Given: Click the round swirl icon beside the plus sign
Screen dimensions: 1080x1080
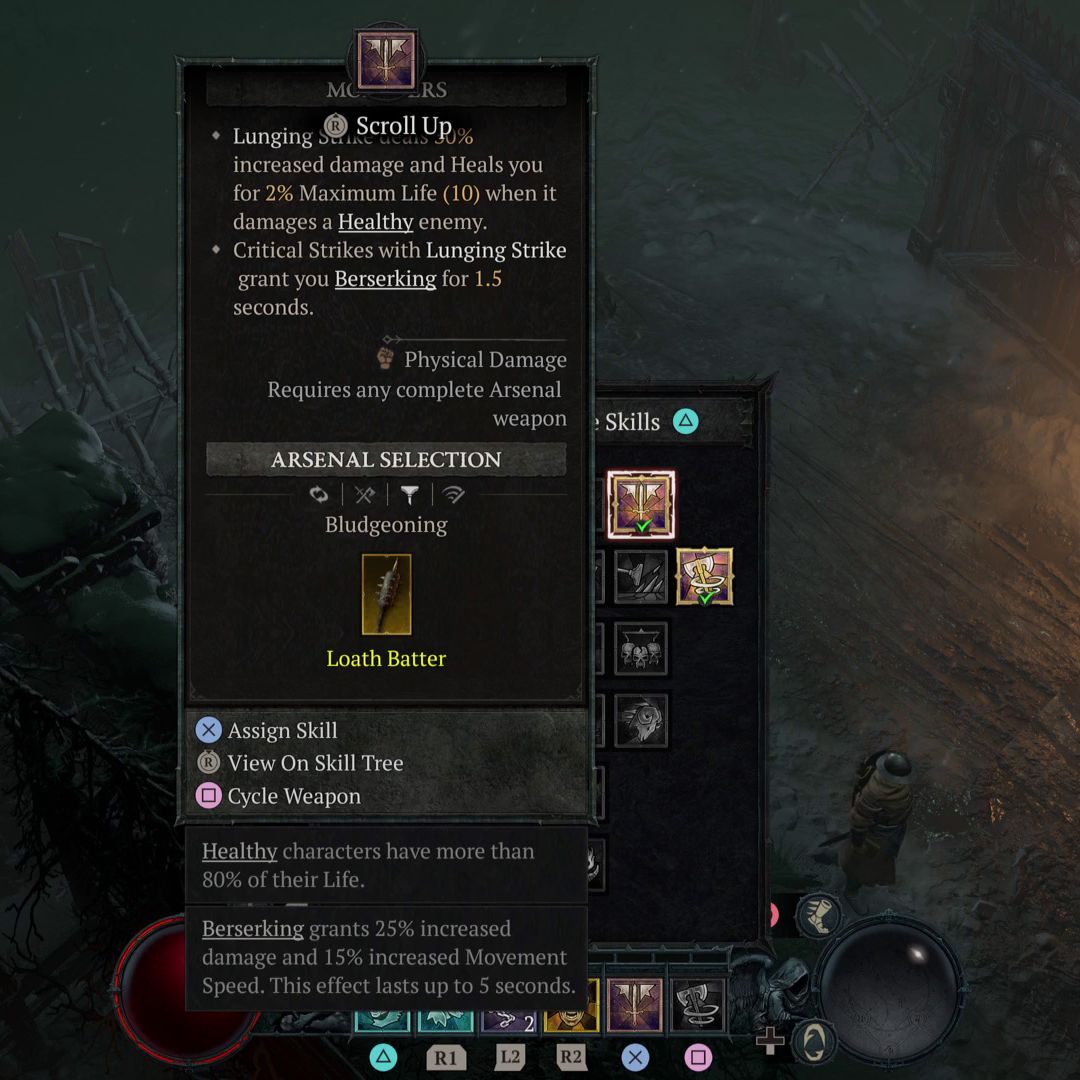Looking at the screenshot, I should pos(816,1041).
